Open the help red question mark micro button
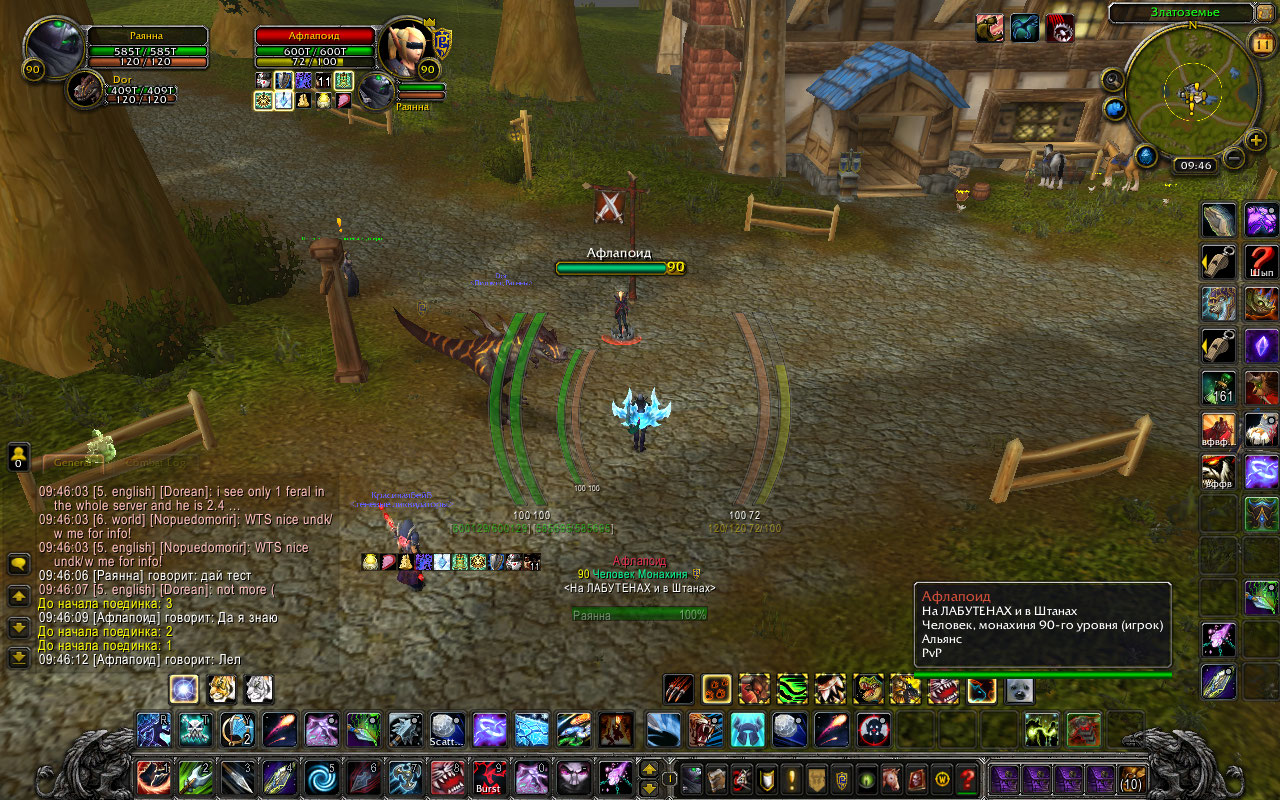Viewport: 1280px width, 800px height. coord(967,778)
